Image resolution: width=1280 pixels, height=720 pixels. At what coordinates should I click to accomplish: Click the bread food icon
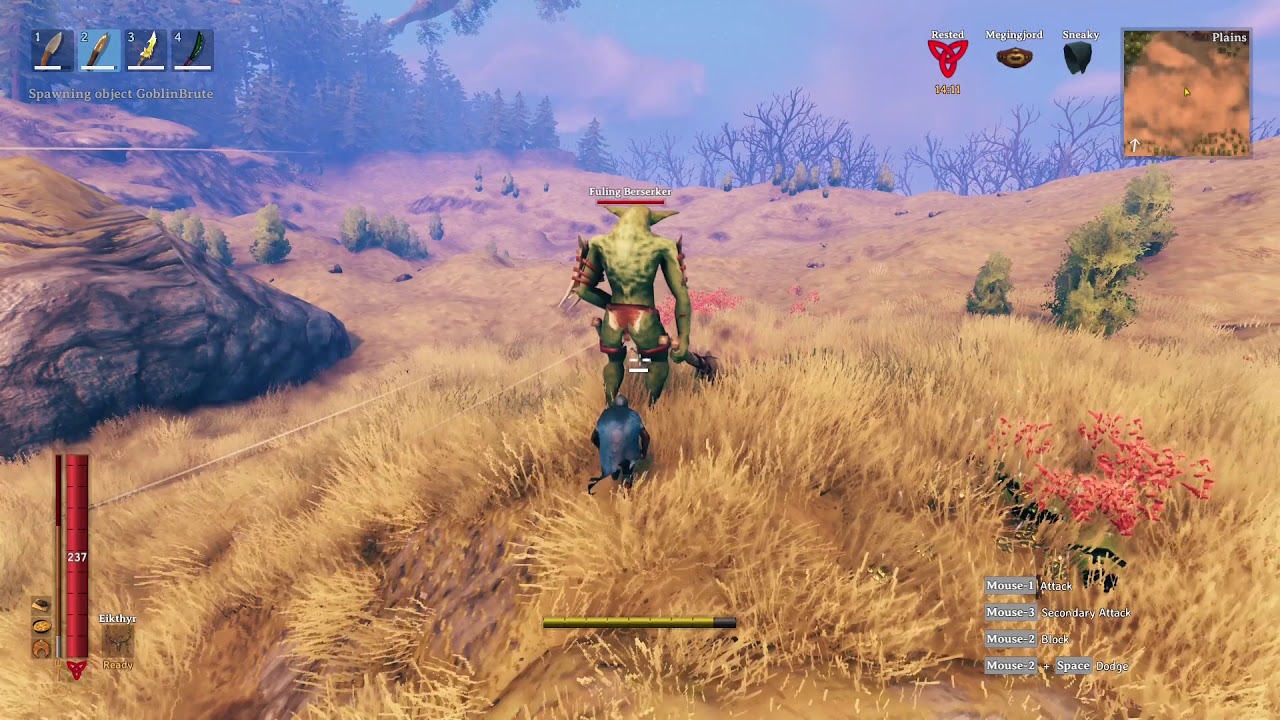41,604
